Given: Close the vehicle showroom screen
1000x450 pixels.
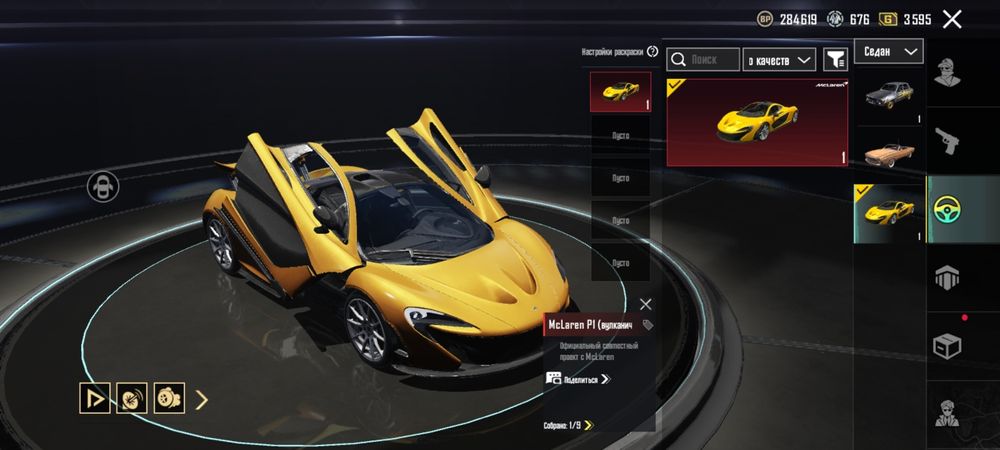Looking at the screenshot, I should pyautogui.click(x=952, y=19).
